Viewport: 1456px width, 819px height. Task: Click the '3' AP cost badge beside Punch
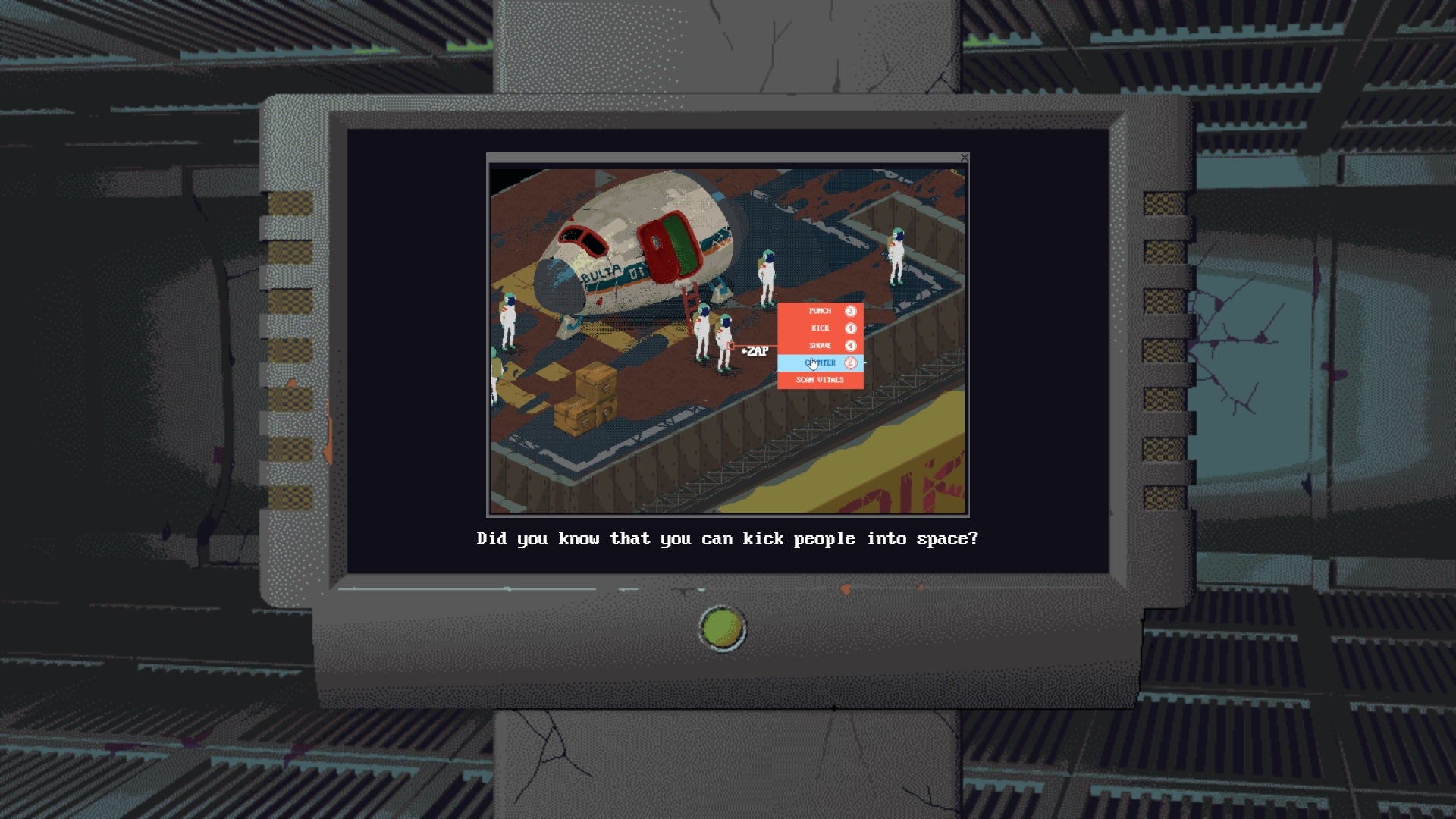[x=849, y=311]
